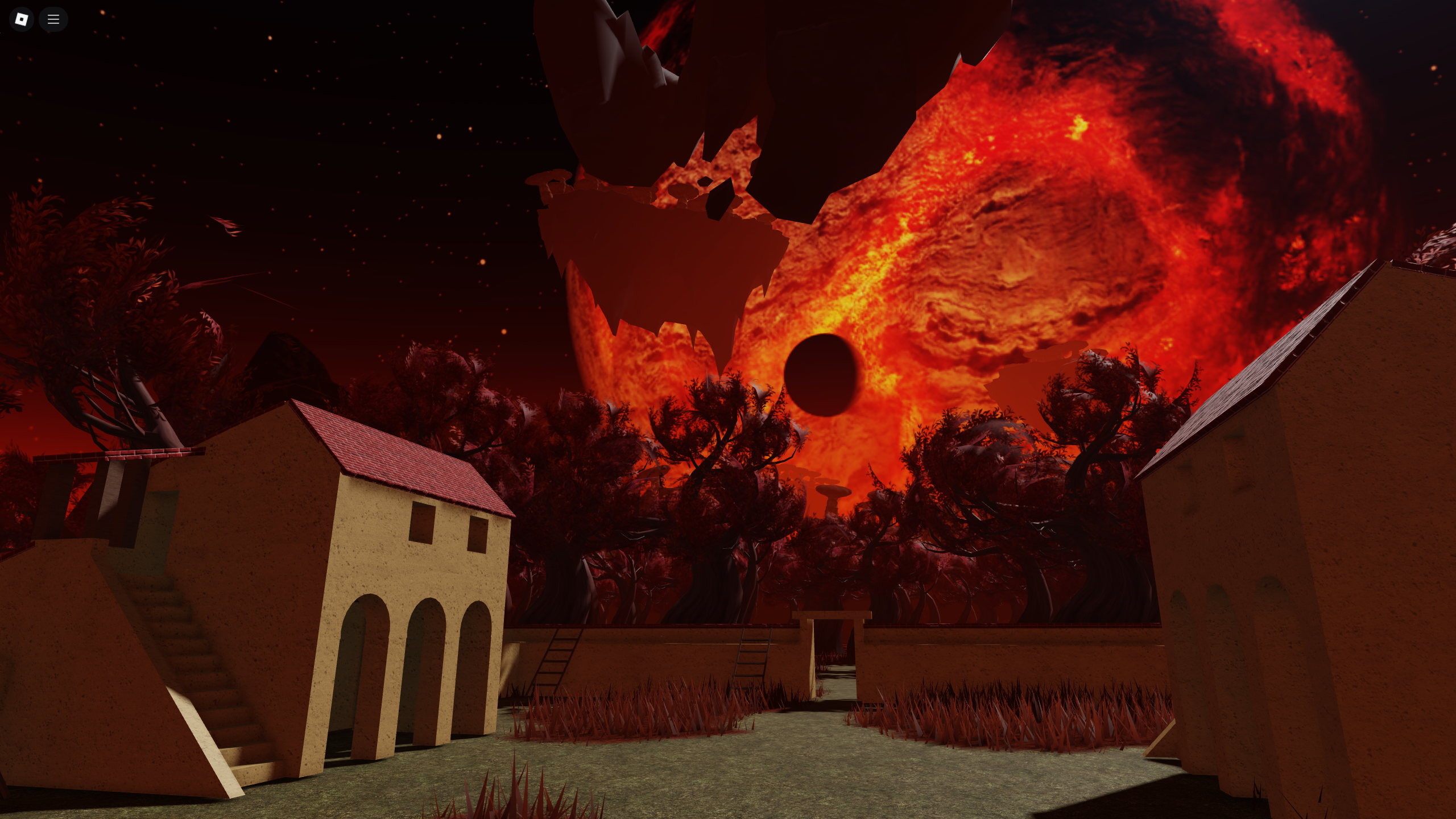Click the Roblox logo button top-left
The image size is (1456, 819).
21,19
